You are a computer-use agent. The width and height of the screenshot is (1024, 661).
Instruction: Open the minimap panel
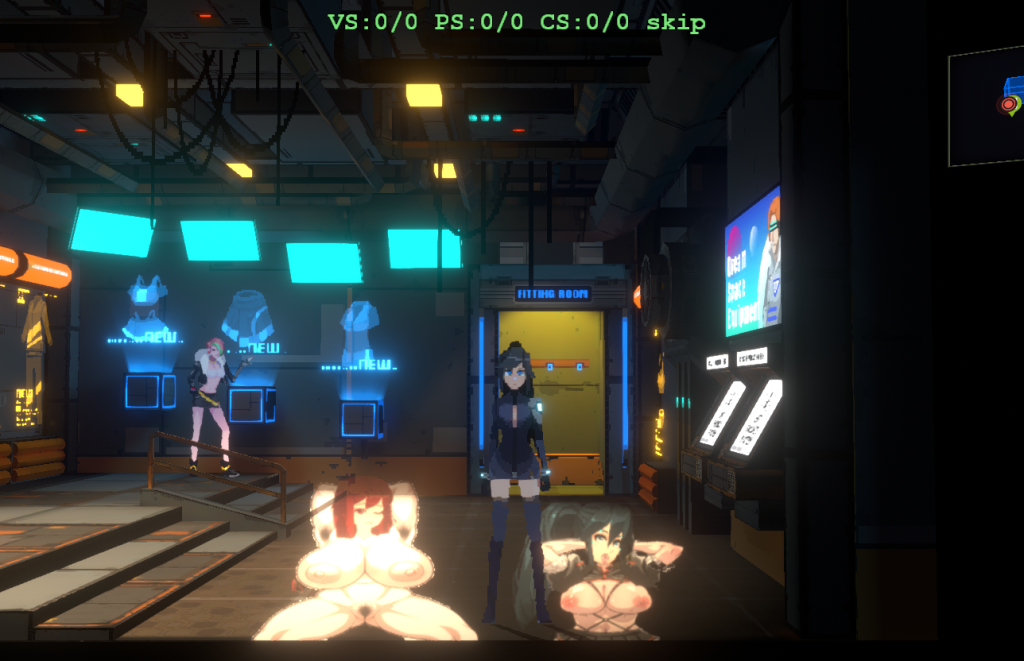coord(986,105)
